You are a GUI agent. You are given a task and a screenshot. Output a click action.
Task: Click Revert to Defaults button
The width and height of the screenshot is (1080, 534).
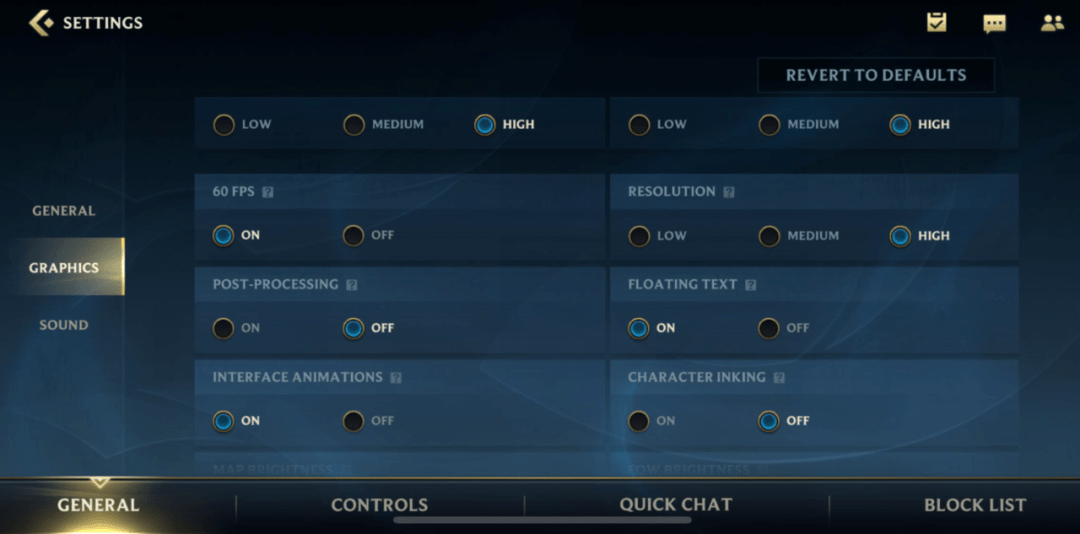point(875,75)
